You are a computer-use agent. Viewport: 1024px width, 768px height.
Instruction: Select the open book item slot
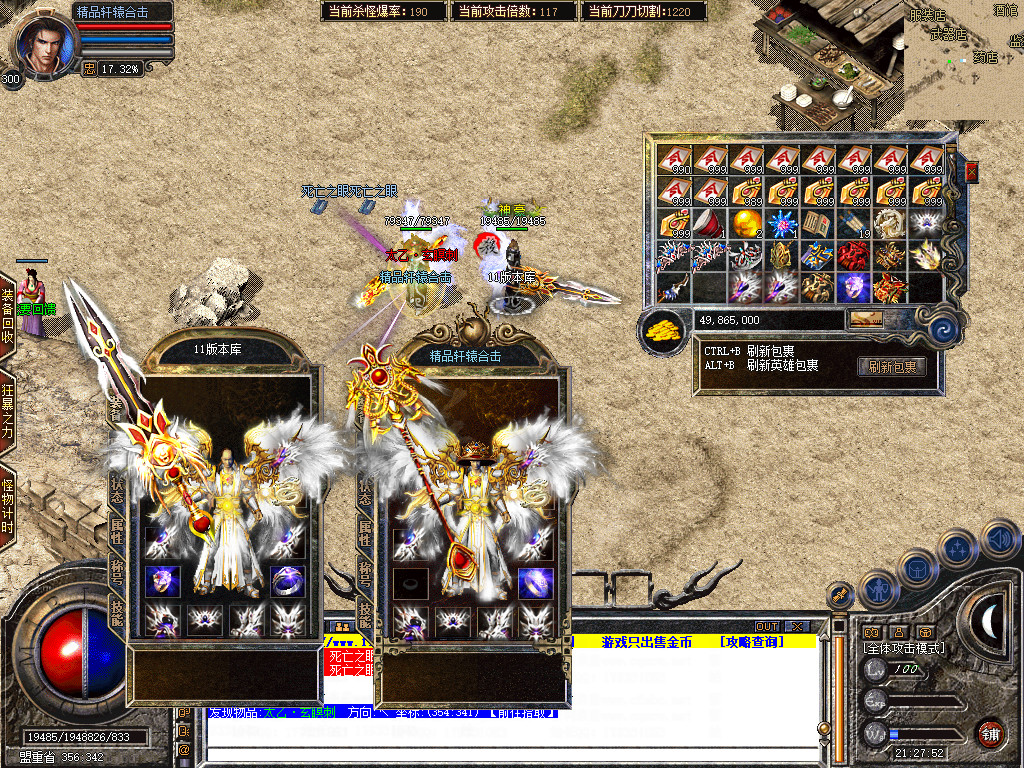pyautogui.click(x=819, y=223)
